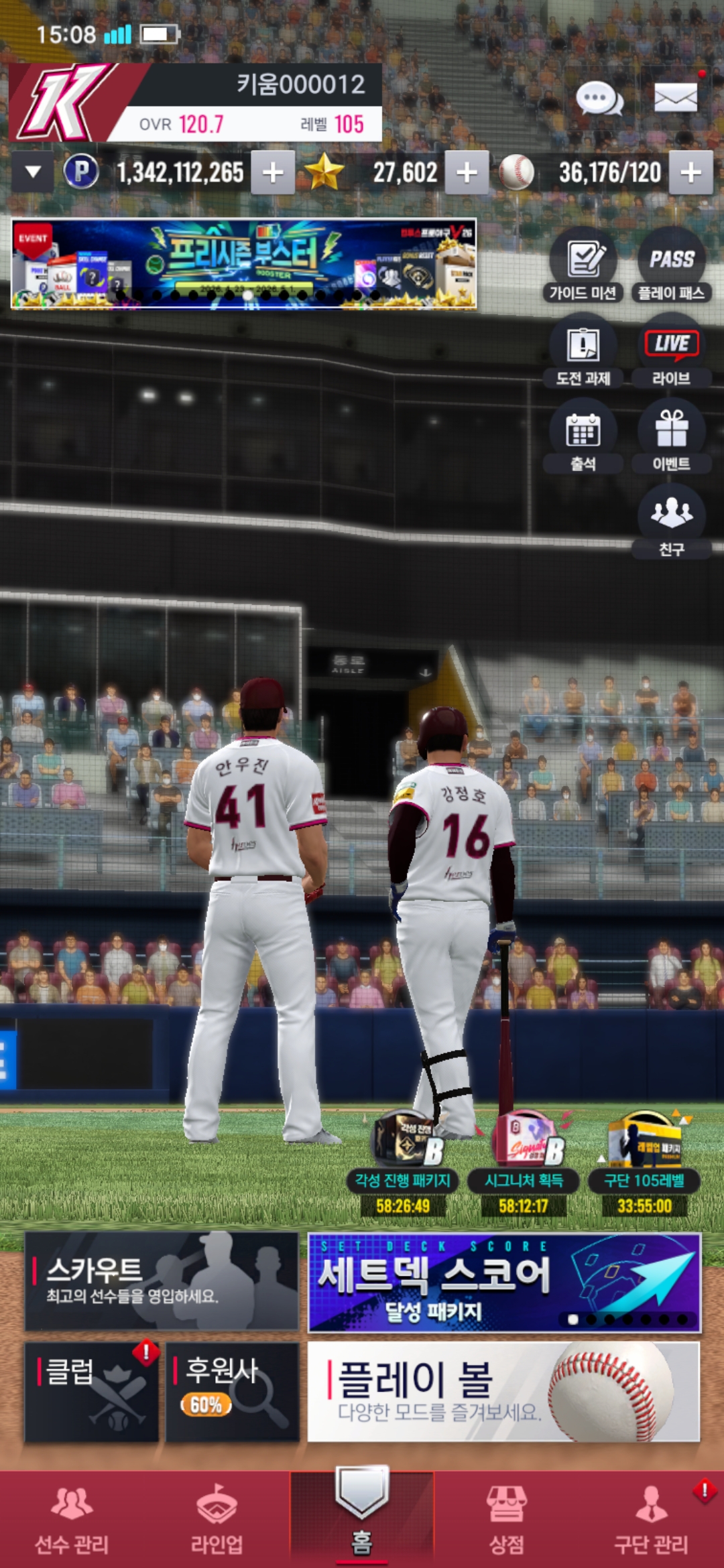Expand the dropdown arrow beside the P currency
This screenshot has height=1568, width=724.
pos(33,172)
